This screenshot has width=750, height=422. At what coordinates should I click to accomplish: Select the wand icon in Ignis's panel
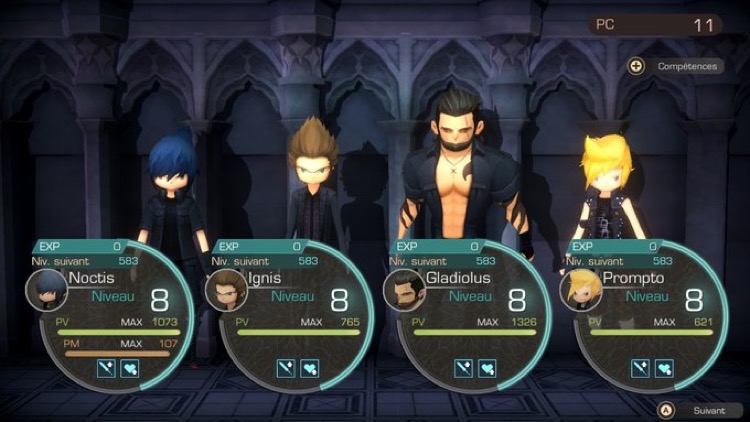tap(284, 368)
